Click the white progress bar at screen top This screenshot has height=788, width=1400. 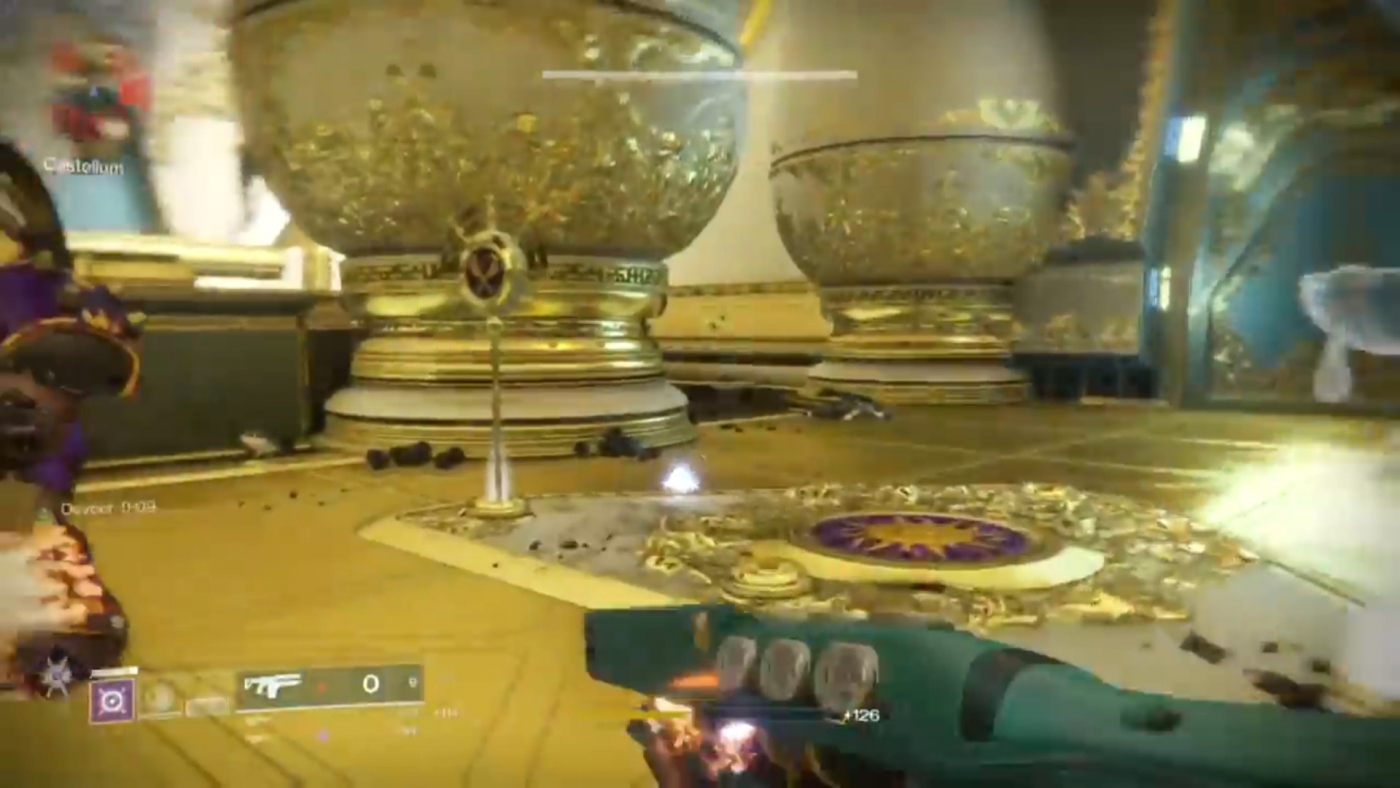(x=699, y=72)
